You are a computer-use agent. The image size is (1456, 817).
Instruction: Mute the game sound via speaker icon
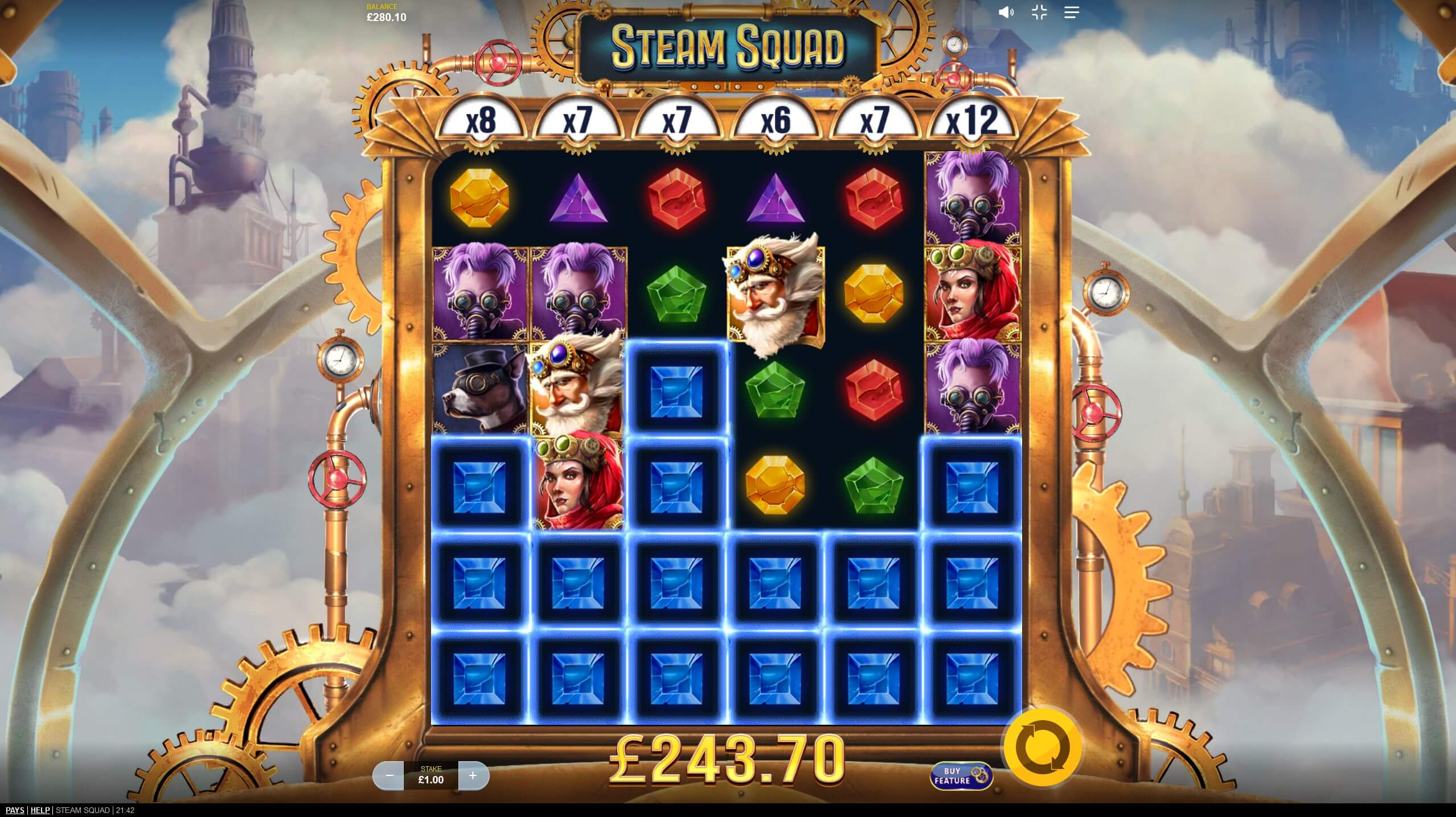[x=1007, y=12]
